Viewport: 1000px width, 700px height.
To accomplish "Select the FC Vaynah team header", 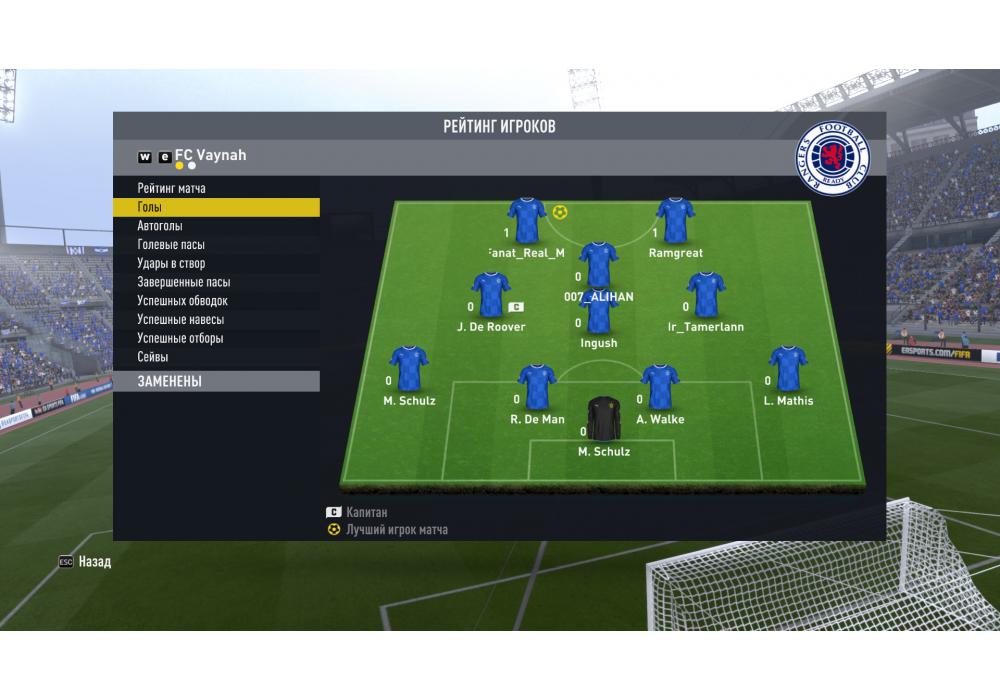I will point(210,156).
